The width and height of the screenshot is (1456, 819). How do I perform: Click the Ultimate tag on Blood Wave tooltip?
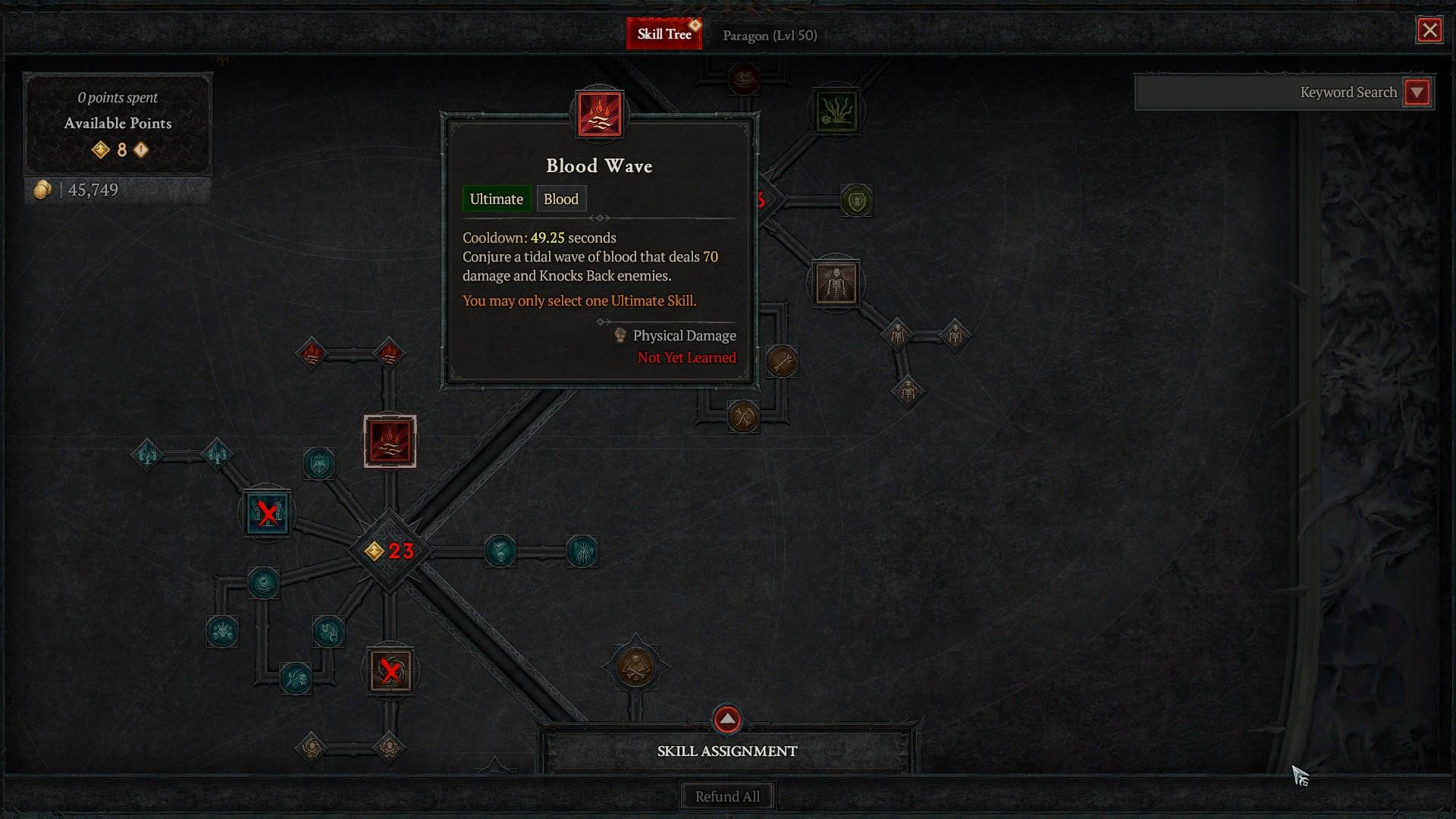coord(496,199)
